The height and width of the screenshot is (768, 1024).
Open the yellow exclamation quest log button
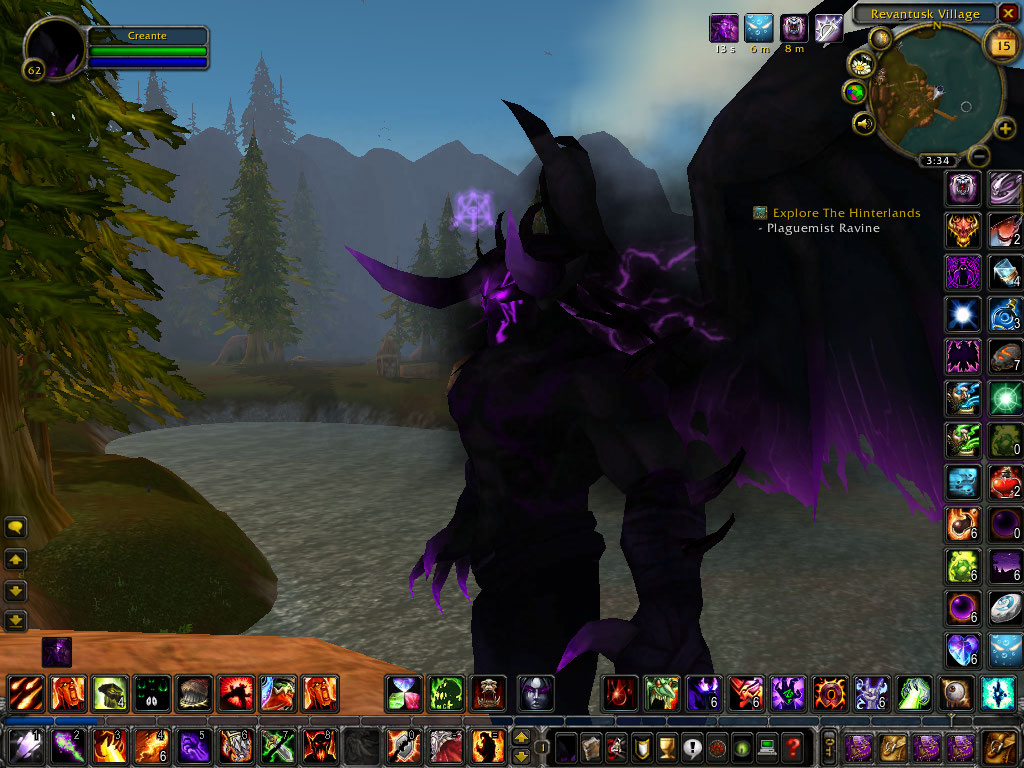coord(692,746)
